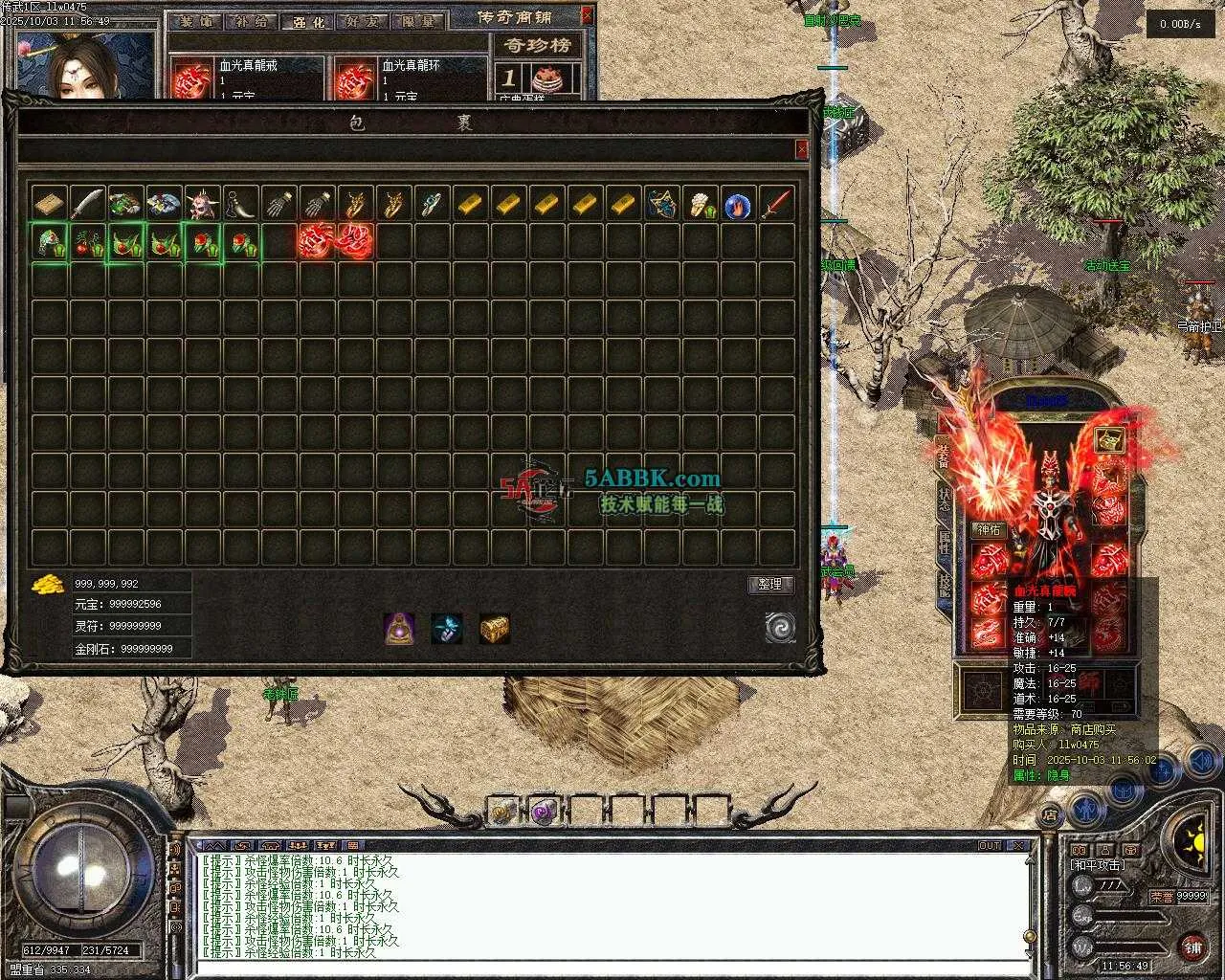Click the OUT button above the chat

coord(990,846)
